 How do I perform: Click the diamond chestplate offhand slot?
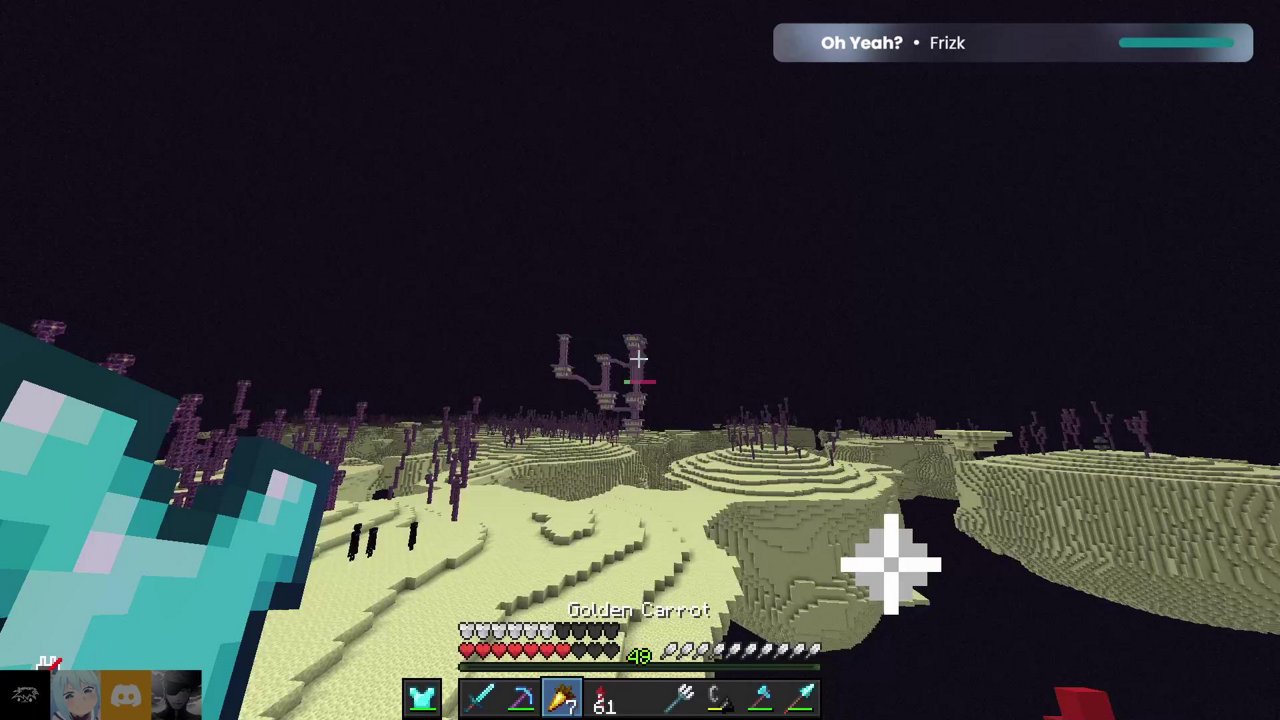(421, 697)
